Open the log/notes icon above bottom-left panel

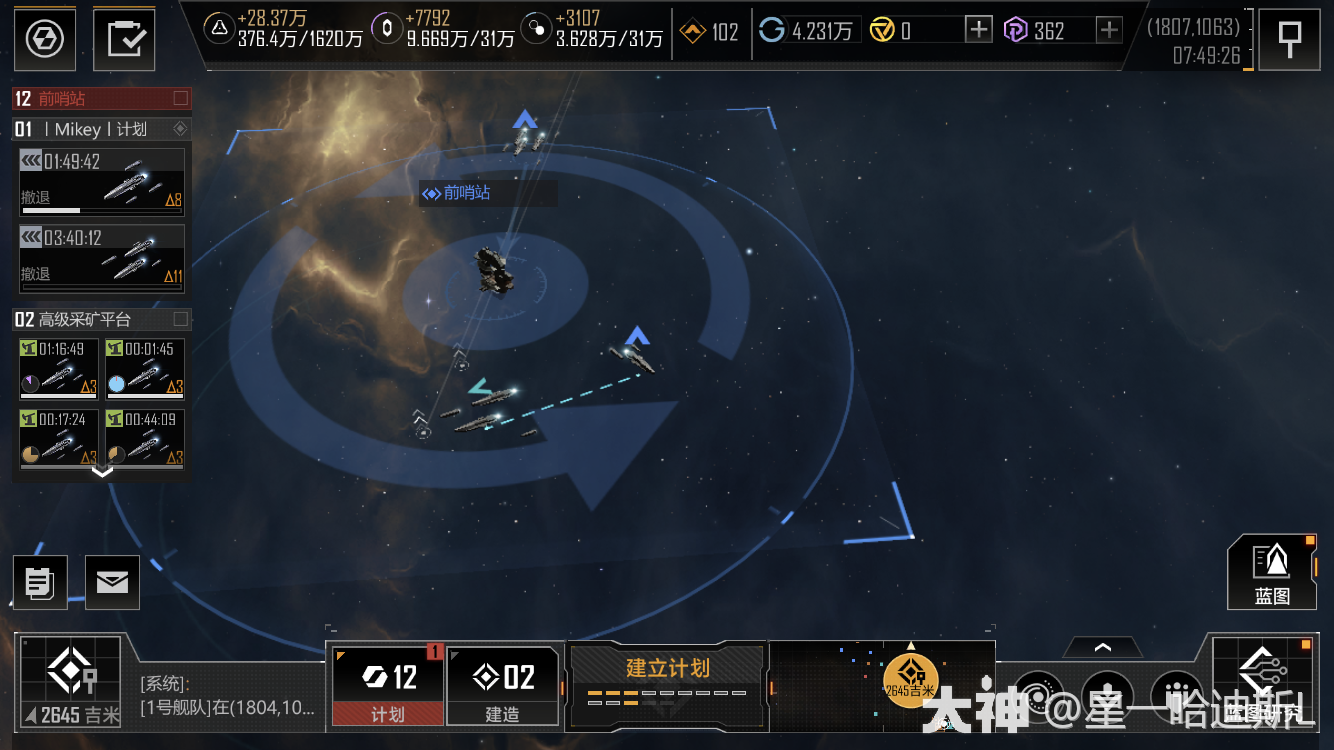pyautogui.click(x=40, y=582)
